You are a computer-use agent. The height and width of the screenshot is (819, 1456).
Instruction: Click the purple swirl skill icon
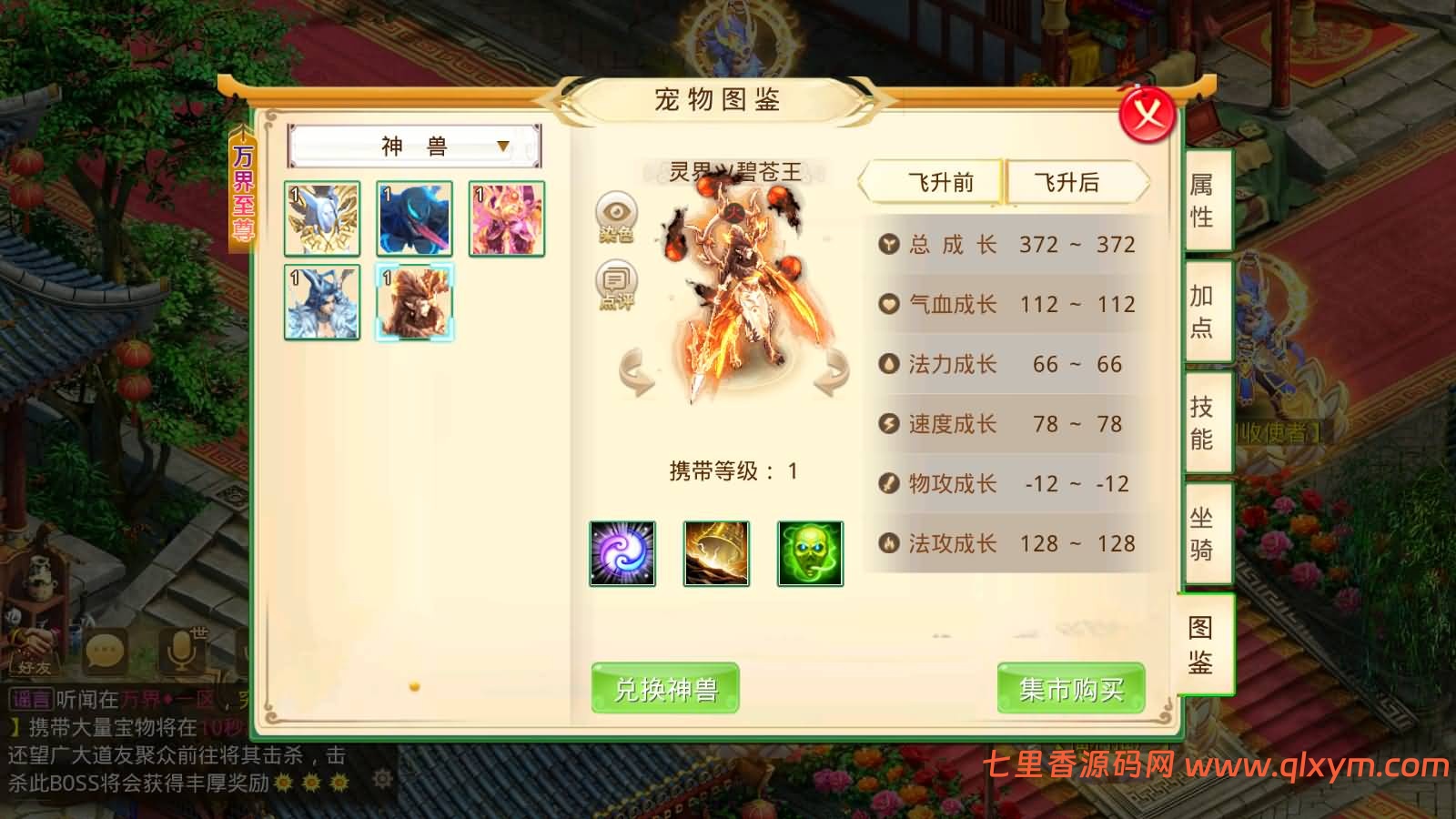pos(623,553)
